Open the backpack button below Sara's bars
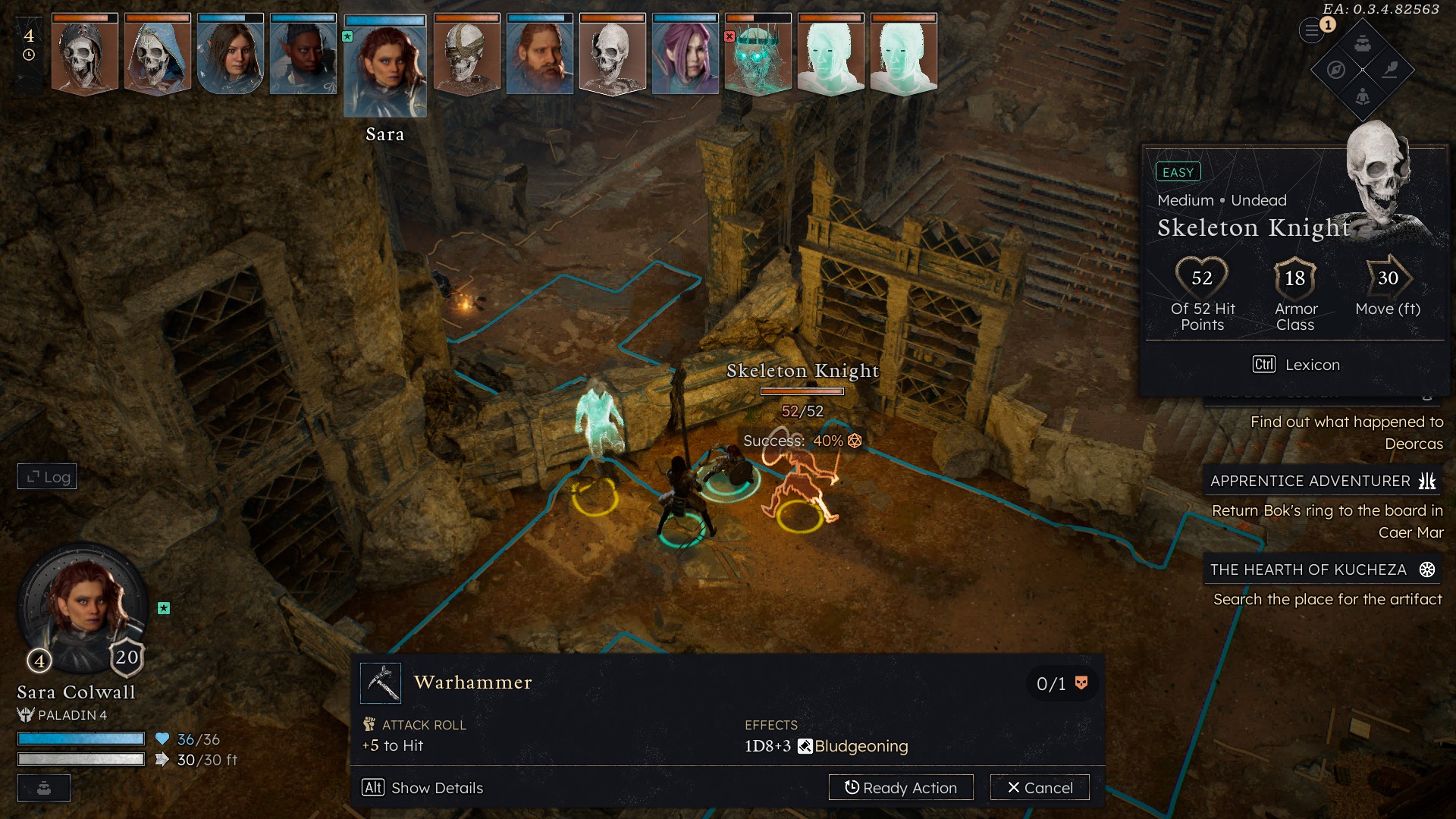 coord(44,788)
